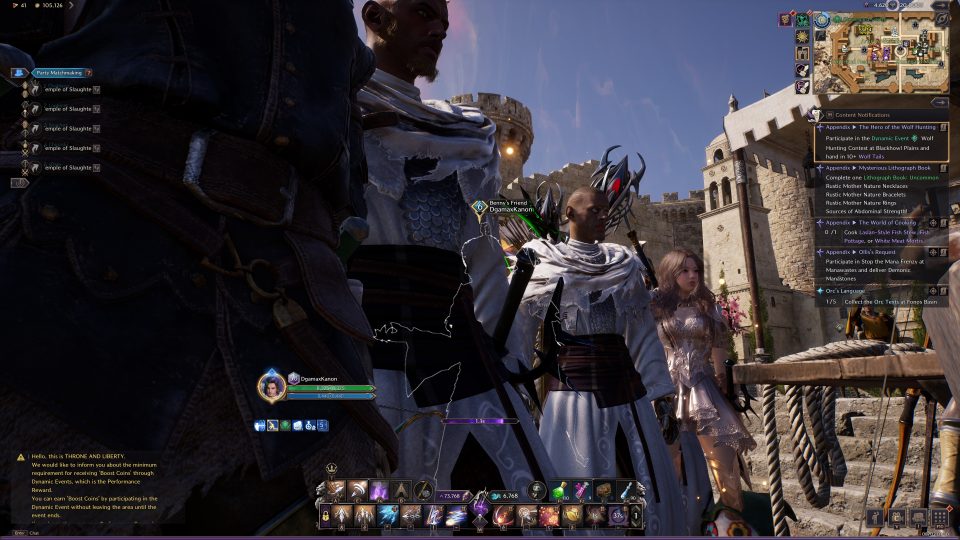960x540 pixels.
Task: Use the green potion in the quick slot
Action: point(562,491)
